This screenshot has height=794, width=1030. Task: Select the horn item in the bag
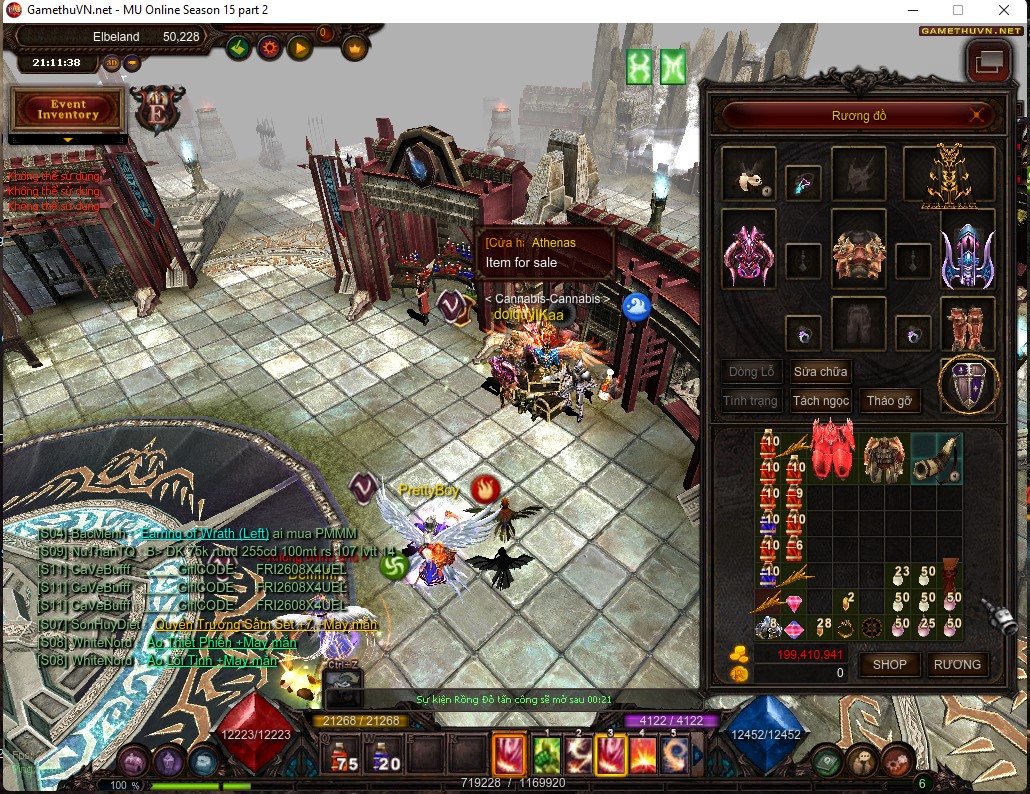[935, 458]
